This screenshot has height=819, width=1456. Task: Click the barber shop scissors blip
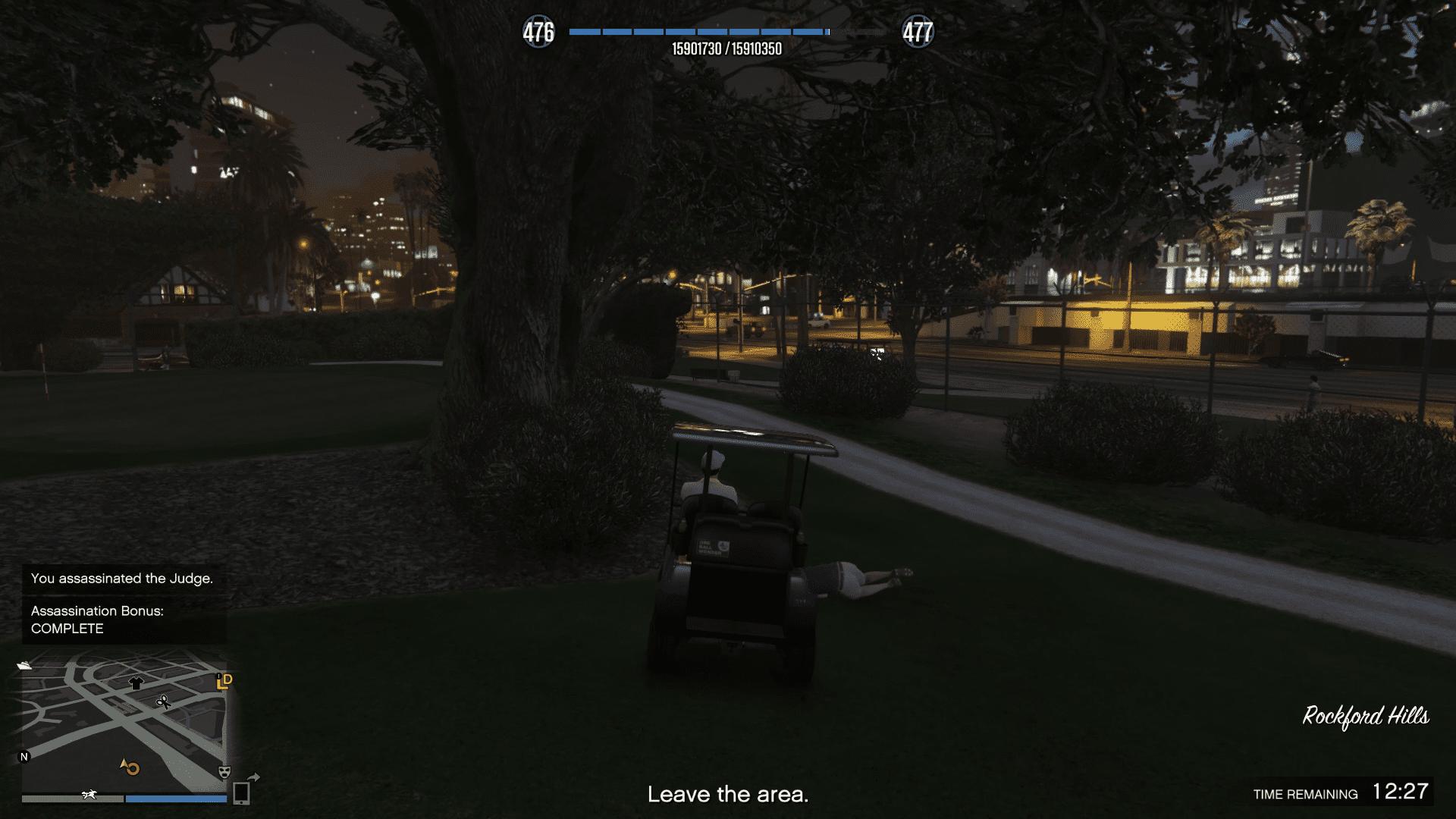[x=163, y=702]
